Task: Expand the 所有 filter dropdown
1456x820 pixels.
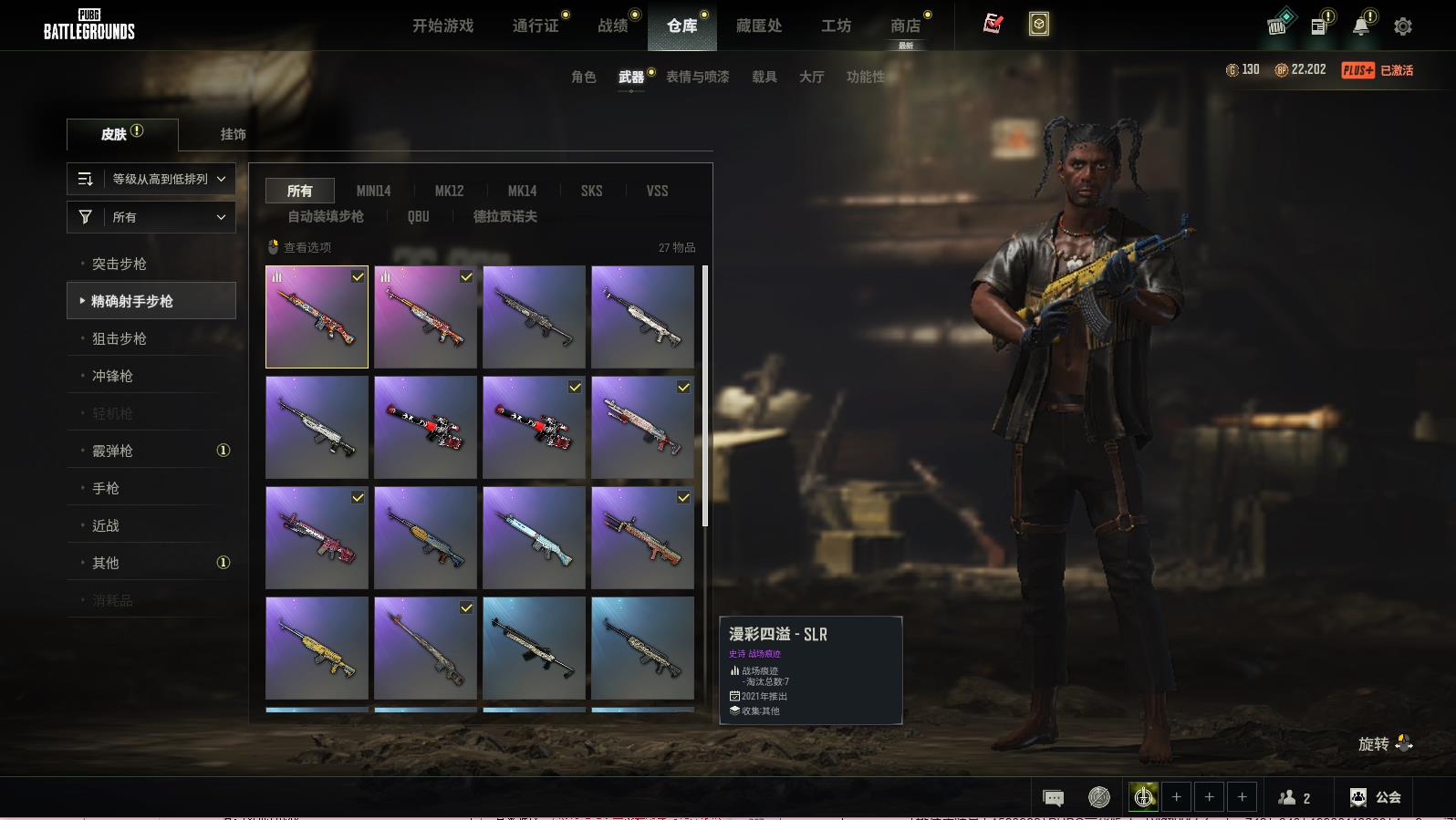Action: point(151,217)
